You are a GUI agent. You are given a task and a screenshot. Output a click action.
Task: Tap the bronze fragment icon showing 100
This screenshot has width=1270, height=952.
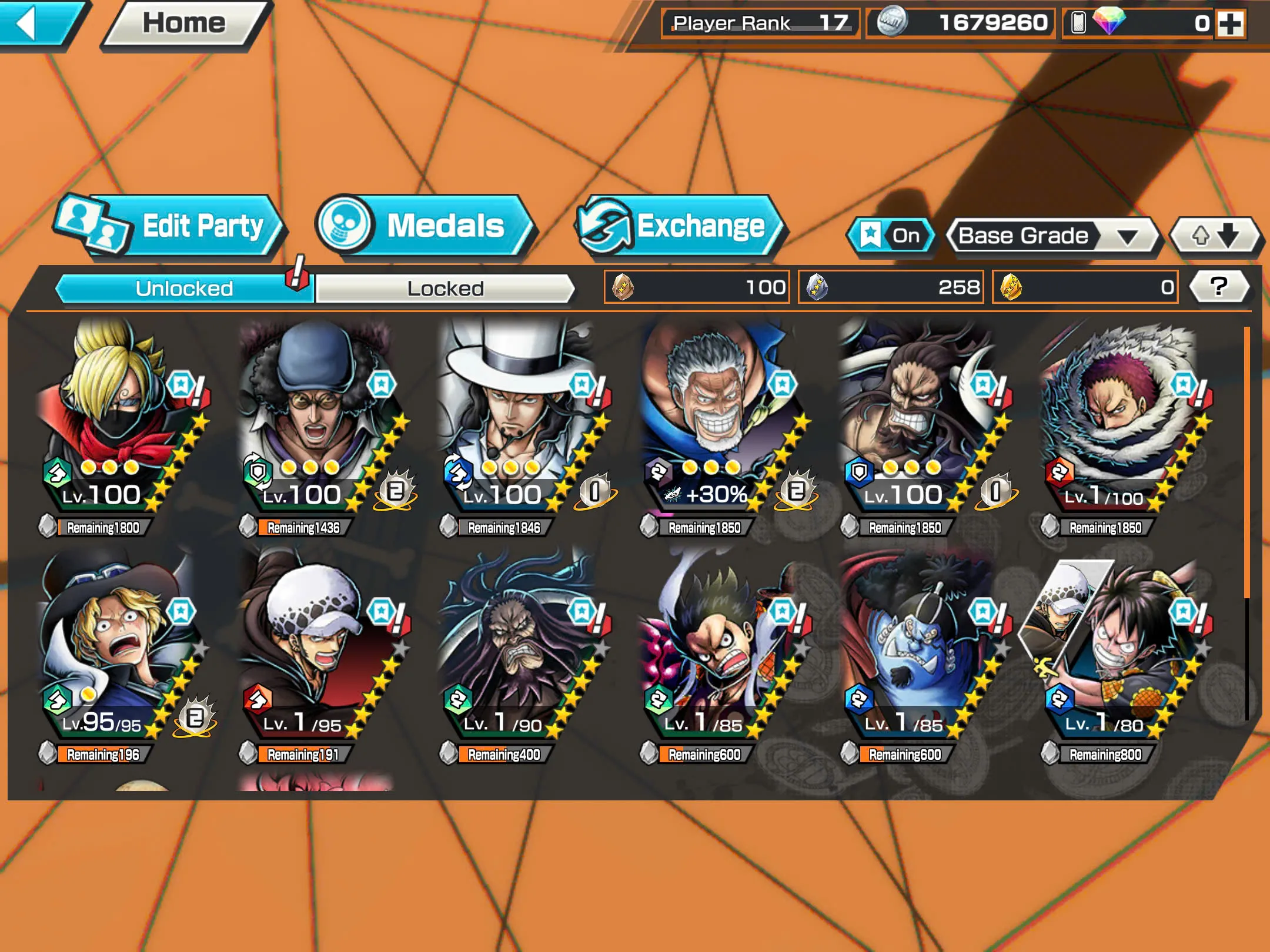(622, 286)
